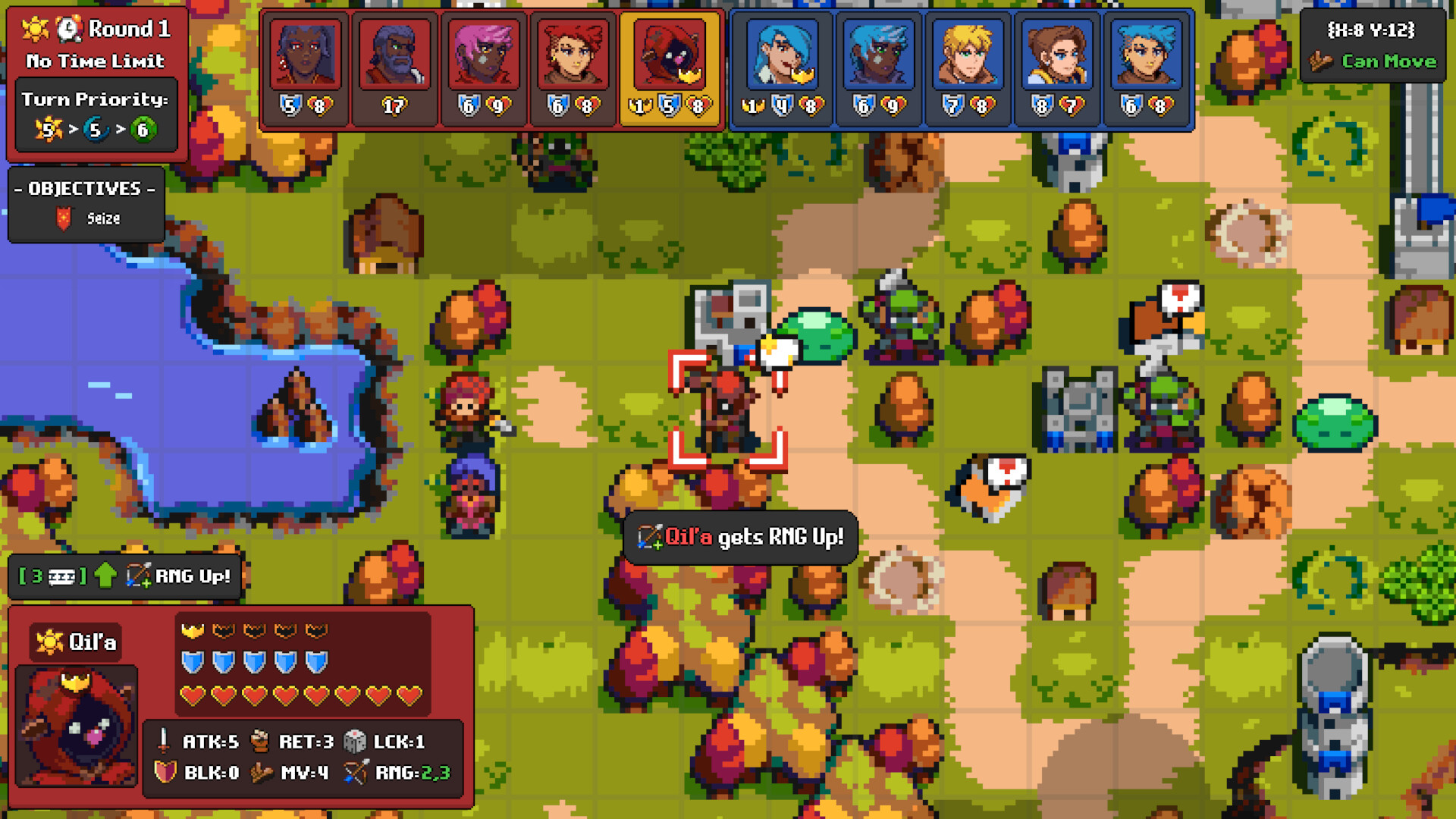This screenshot has width=1456, height=819.
Task: Open the Objectives panel
Action: (x=83, y=190)
